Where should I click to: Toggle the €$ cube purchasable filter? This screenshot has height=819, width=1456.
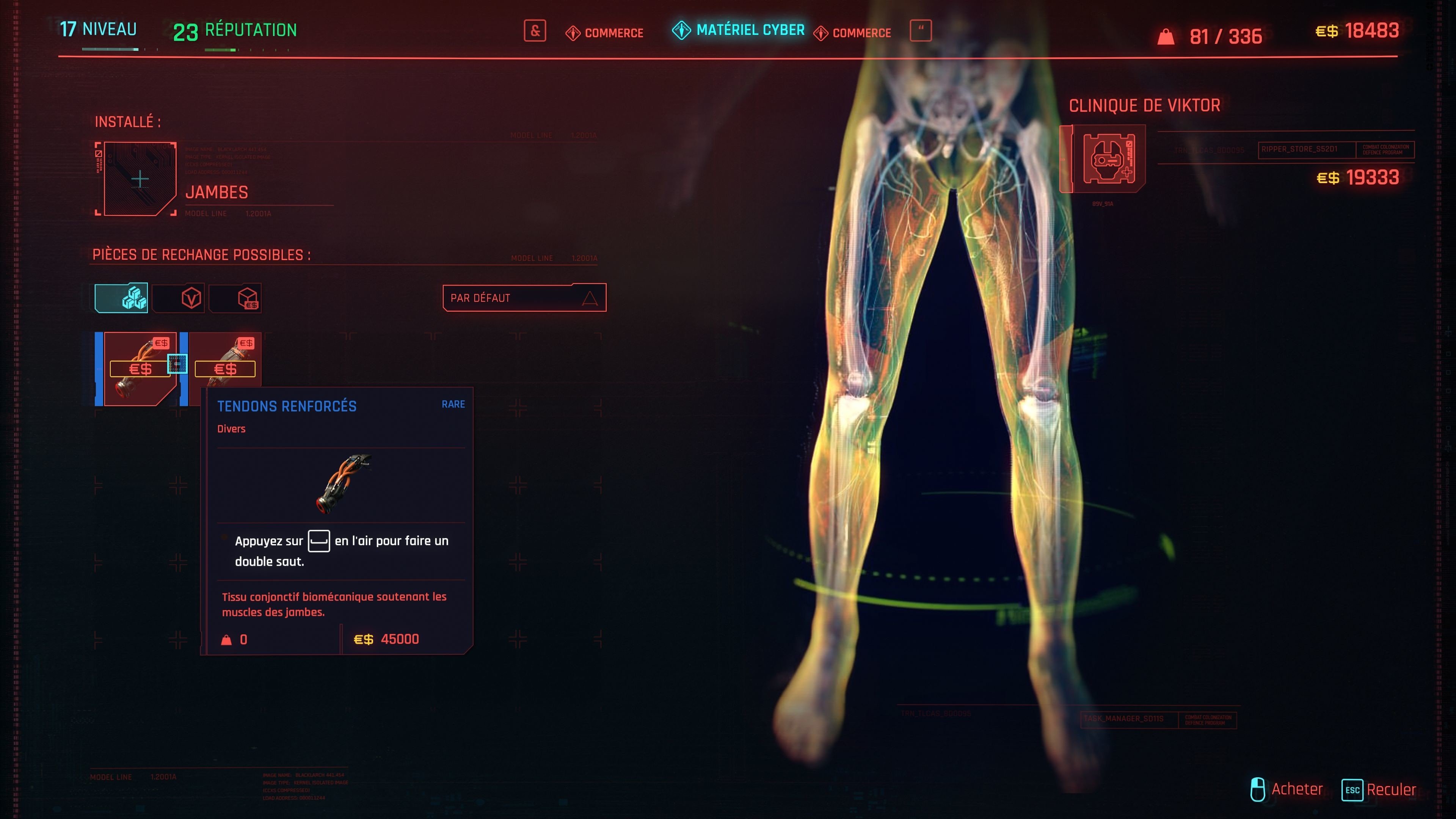click(235, 298)
